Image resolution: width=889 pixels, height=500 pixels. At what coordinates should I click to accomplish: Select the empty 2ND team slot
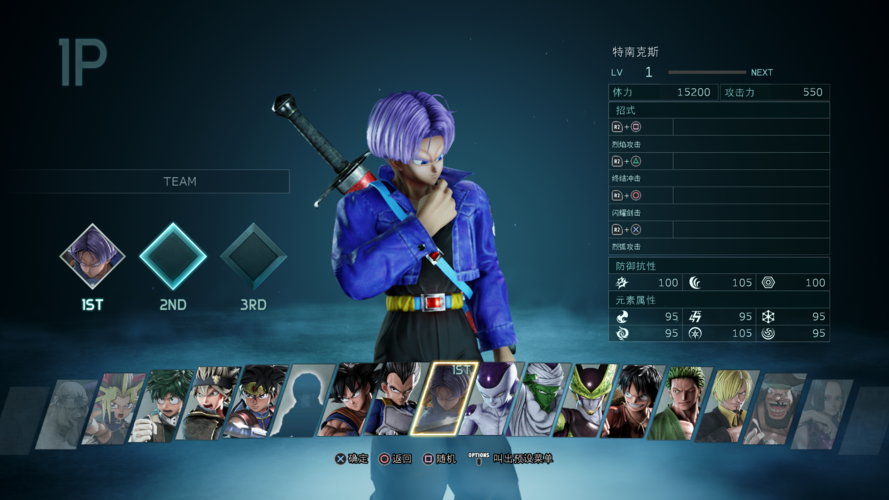pos(173,256)
